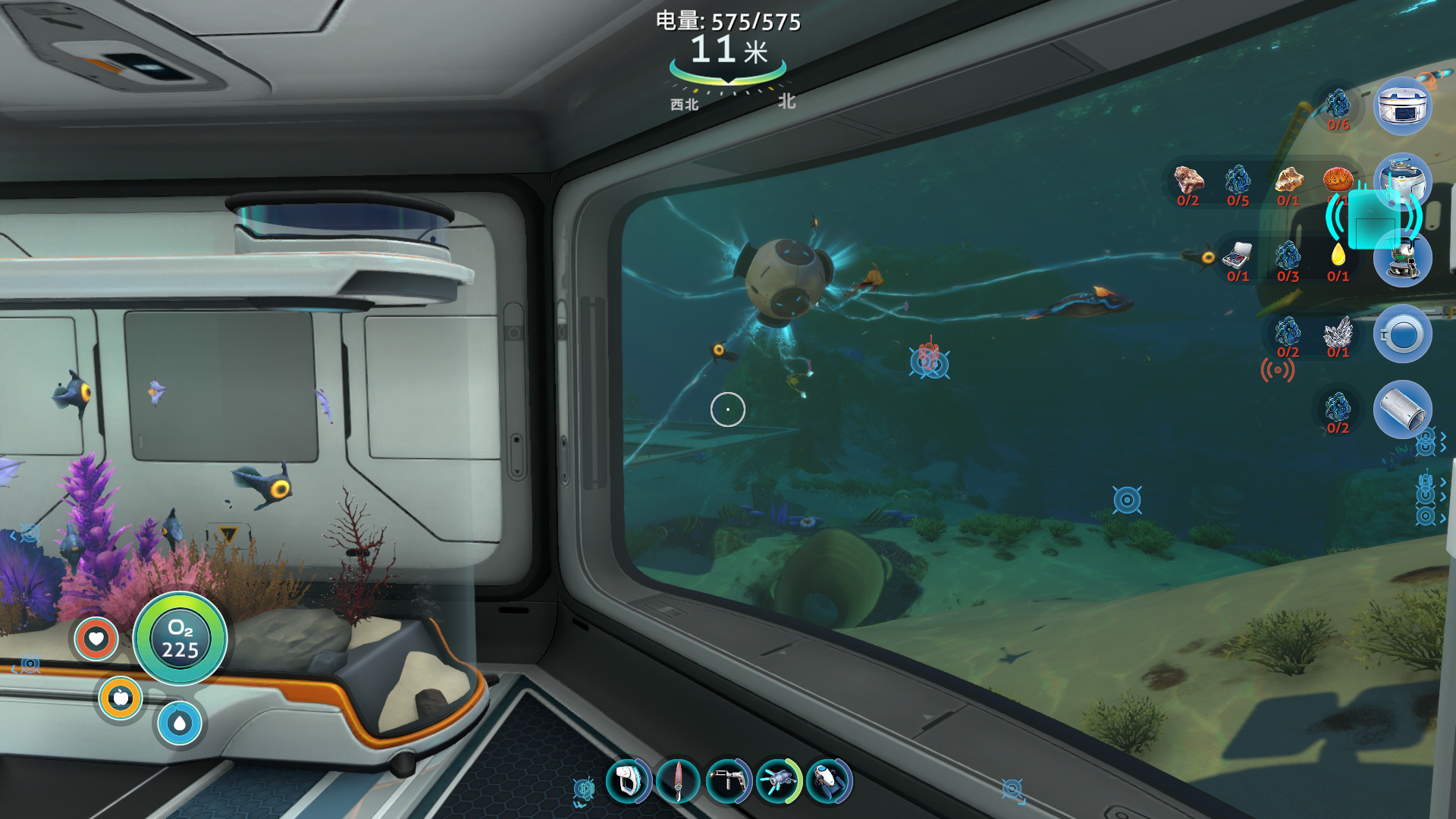Select the scanner tool in the hotbar

(x=628, y=781)
